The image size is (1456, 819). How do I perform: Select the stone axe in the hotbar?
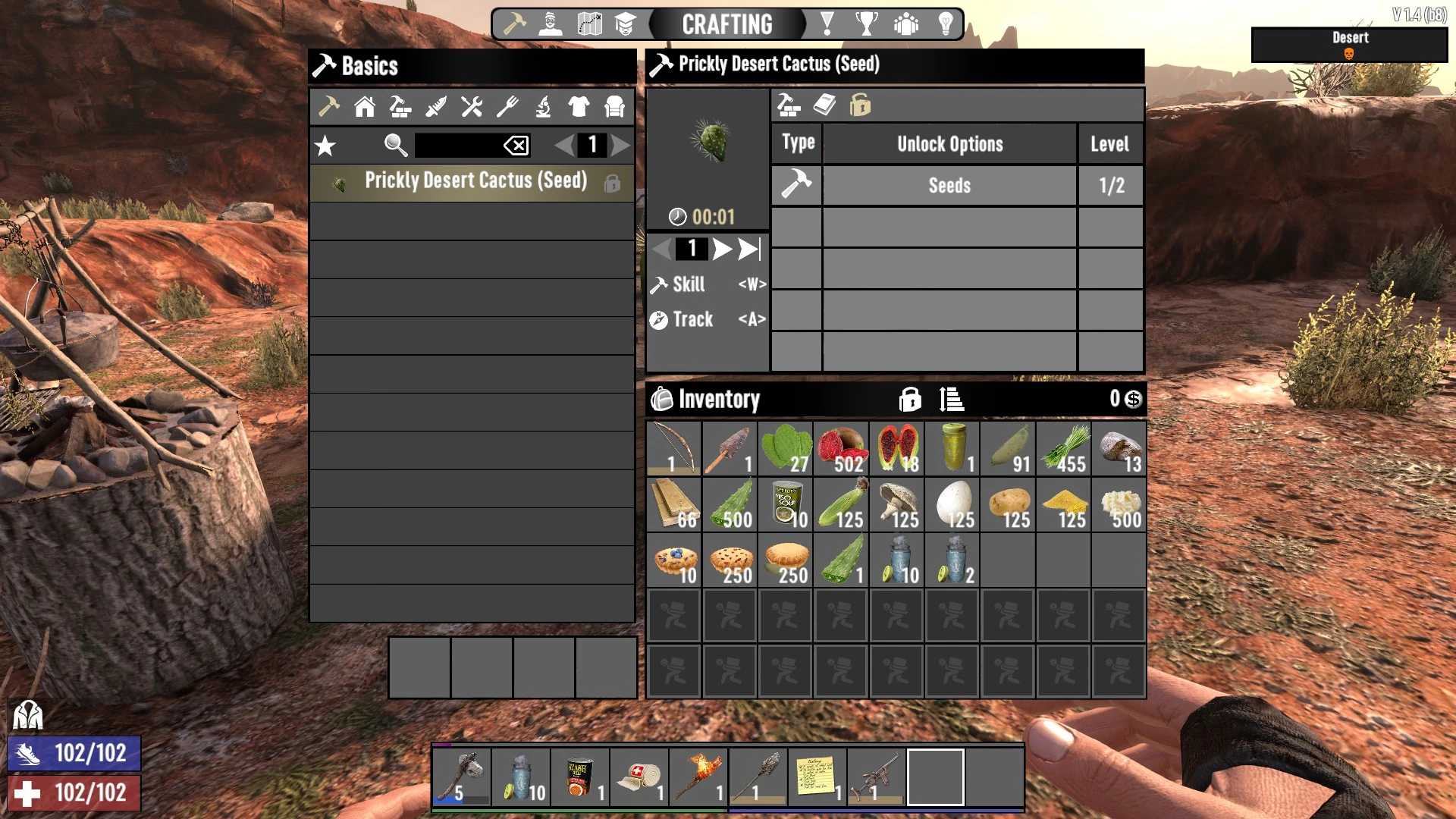point(462,777)
